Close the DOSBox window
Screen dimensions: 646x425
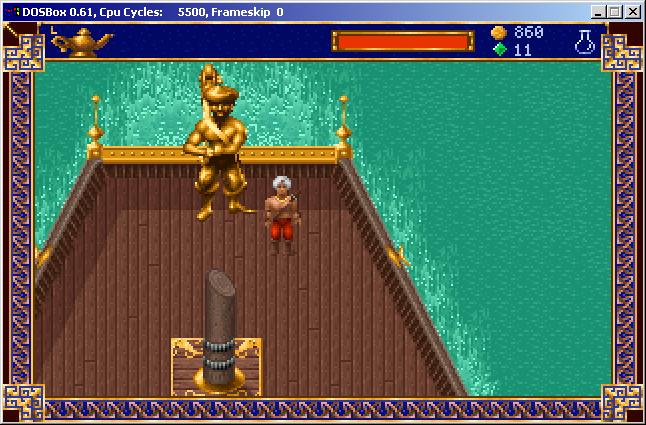click(x=633, y=12)
